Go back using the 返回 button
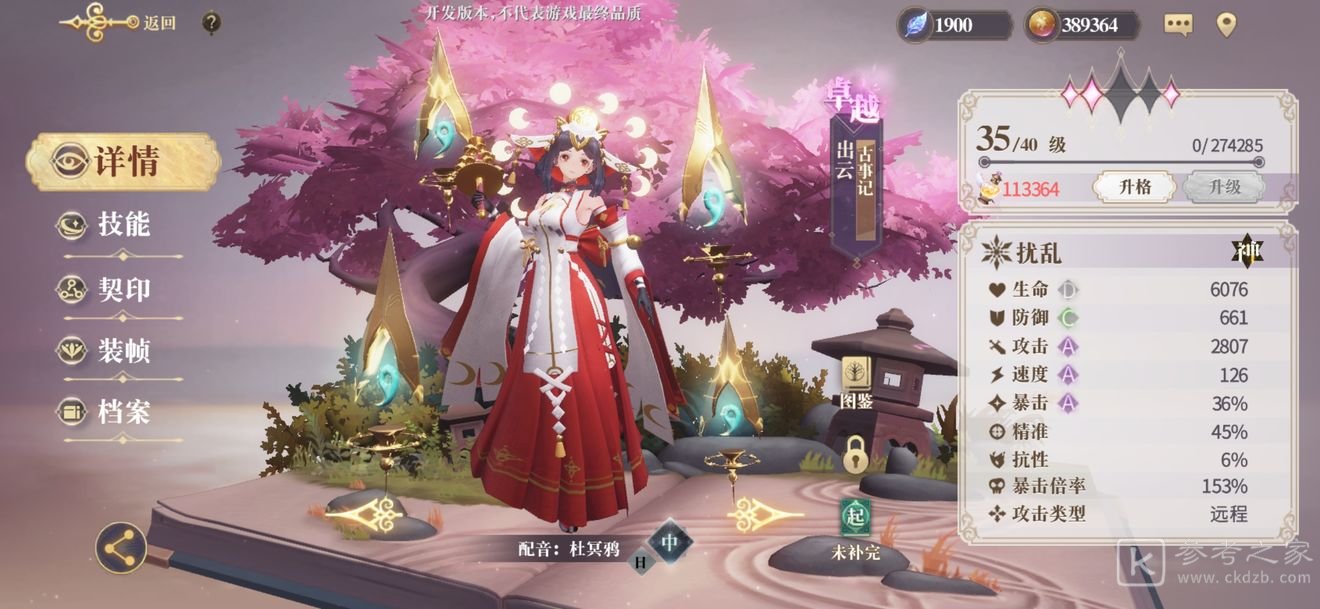Screen dimensions: 1320x609 coord(120,22)
